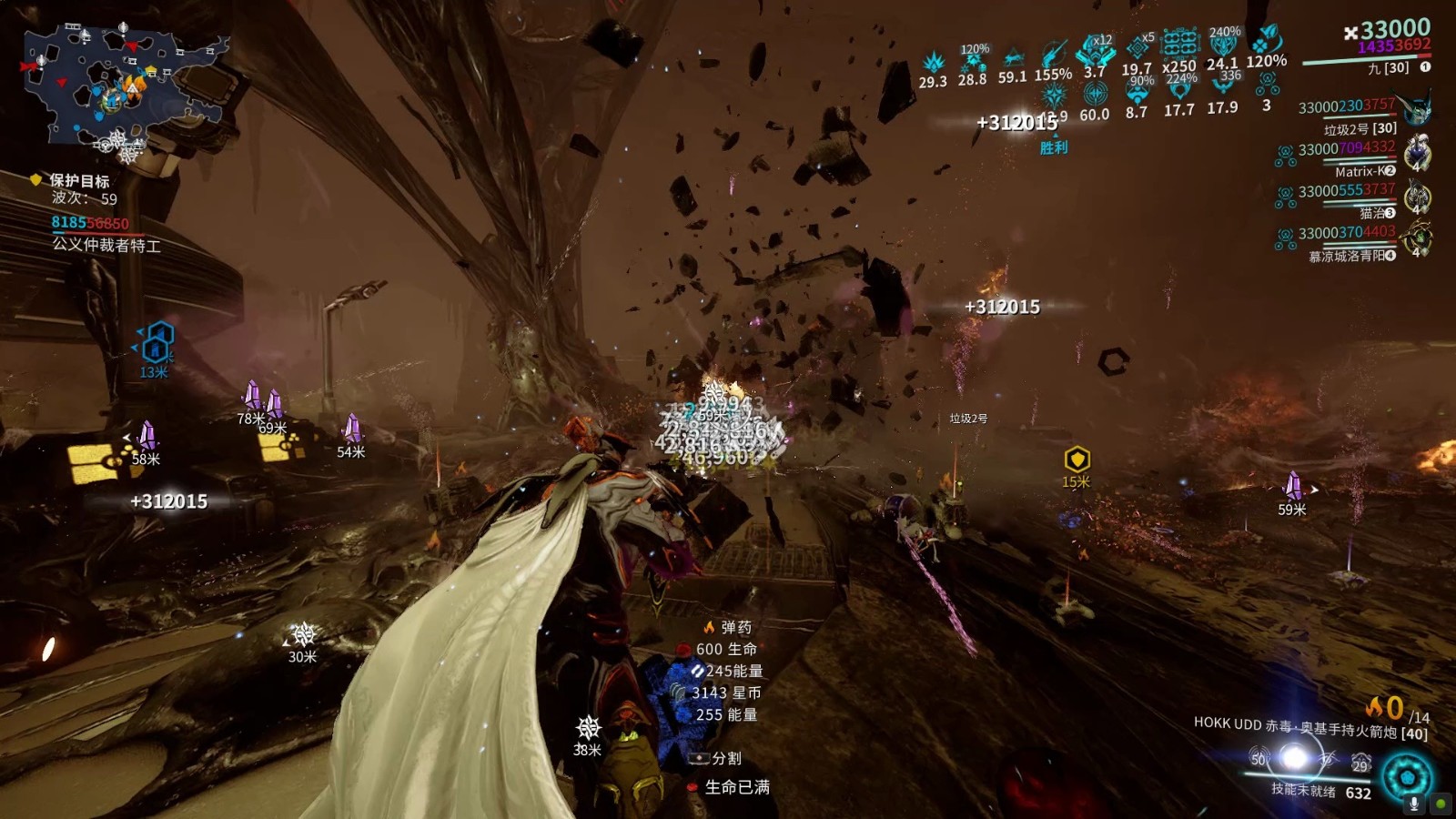Select the ability icon showing 50
This screenshot has width=1456, height=819.
(1259, 758)
